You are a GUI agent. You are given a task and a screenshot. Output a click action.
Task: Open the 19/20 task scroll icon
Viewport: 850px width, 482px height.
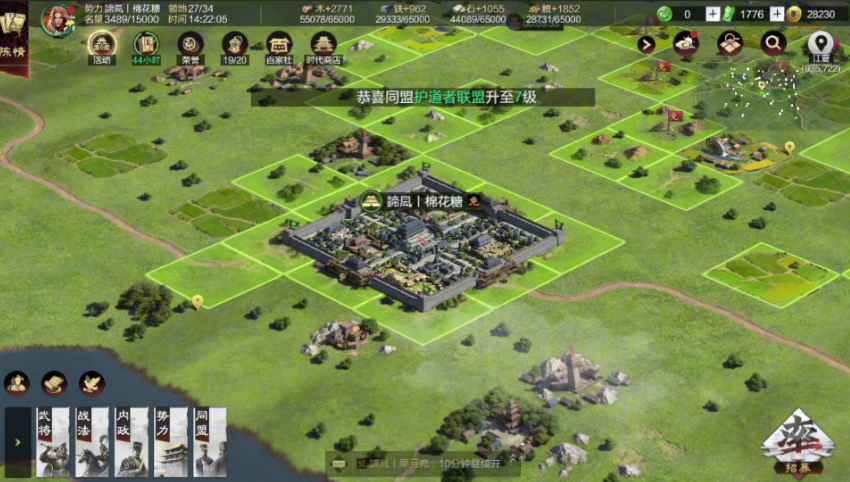(x=234, y=46)
